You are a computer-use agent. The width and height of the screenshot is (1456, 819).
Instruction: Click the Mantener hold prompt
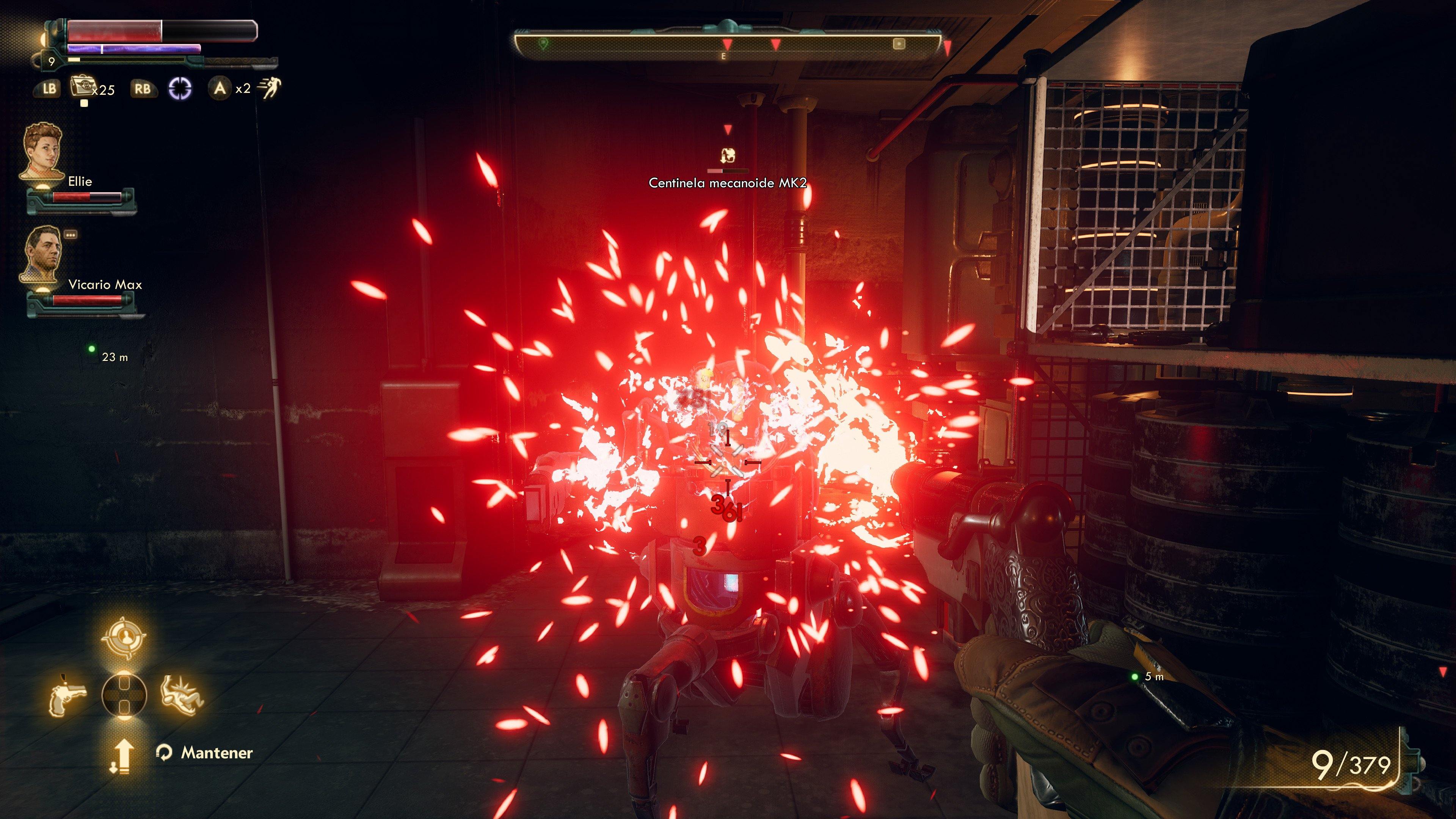[x=217, y=752]
